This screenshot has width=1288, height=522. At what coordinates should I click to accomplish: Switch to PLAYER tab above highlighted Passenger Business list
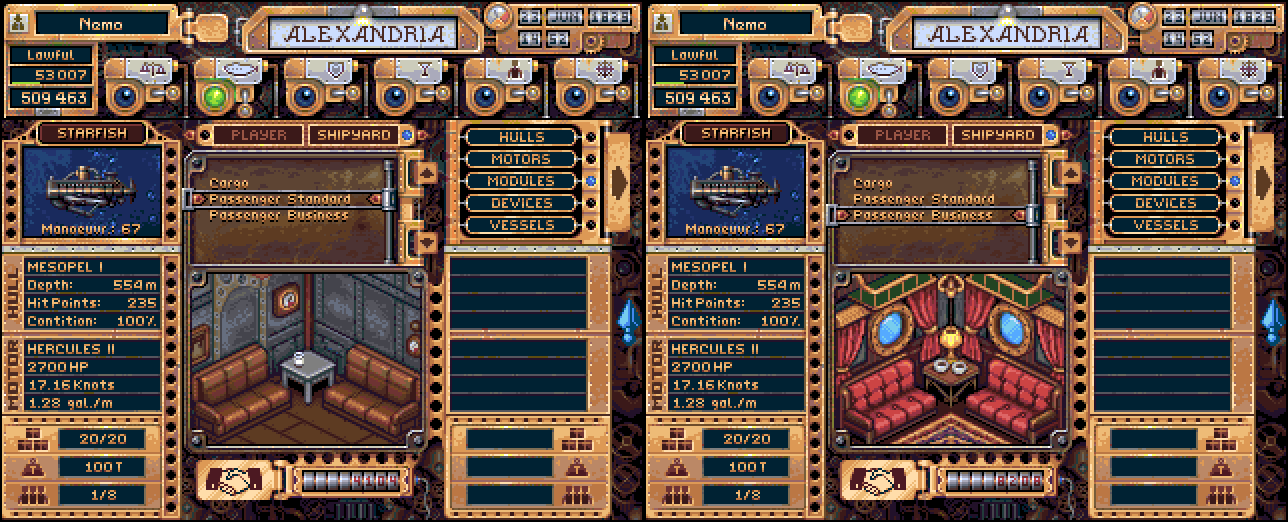click(902, 135)
